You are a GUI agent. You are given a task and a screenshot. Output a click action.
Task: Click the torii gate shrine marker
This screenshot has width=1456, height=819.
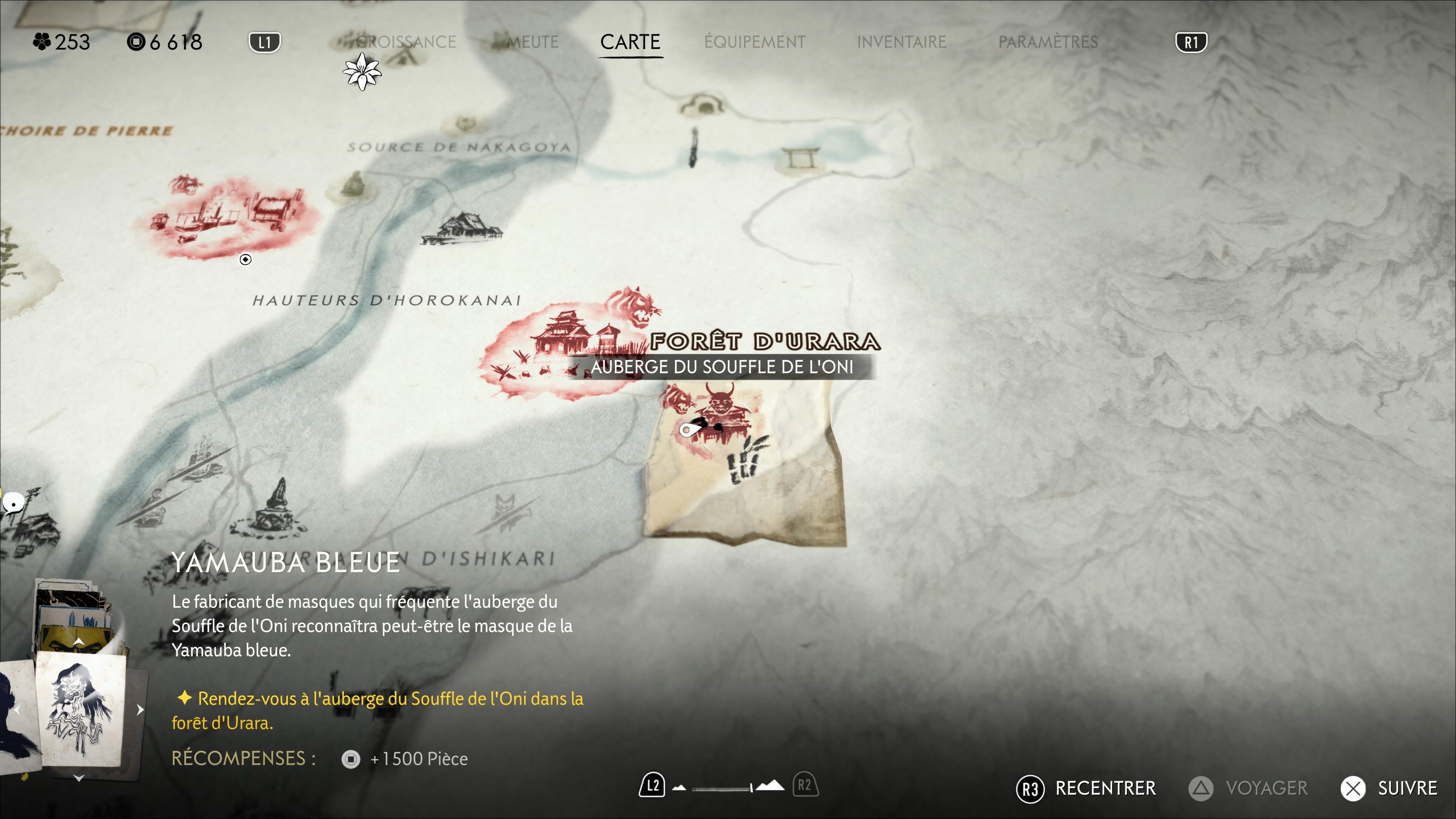click(800, 158)
